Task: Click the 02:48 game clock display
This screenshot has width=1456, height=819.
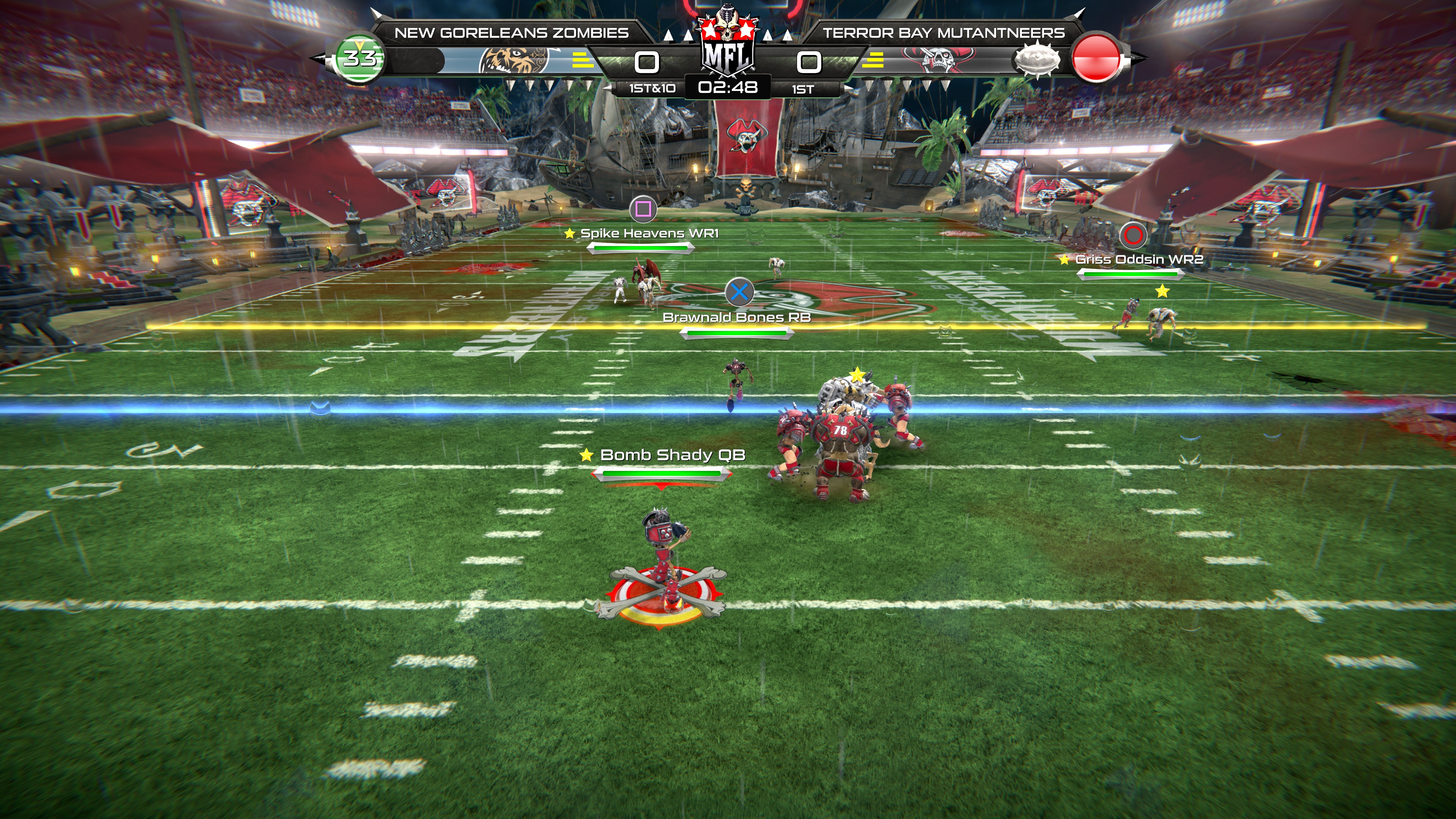Action: pyautogui.click(x=728, y=88)
